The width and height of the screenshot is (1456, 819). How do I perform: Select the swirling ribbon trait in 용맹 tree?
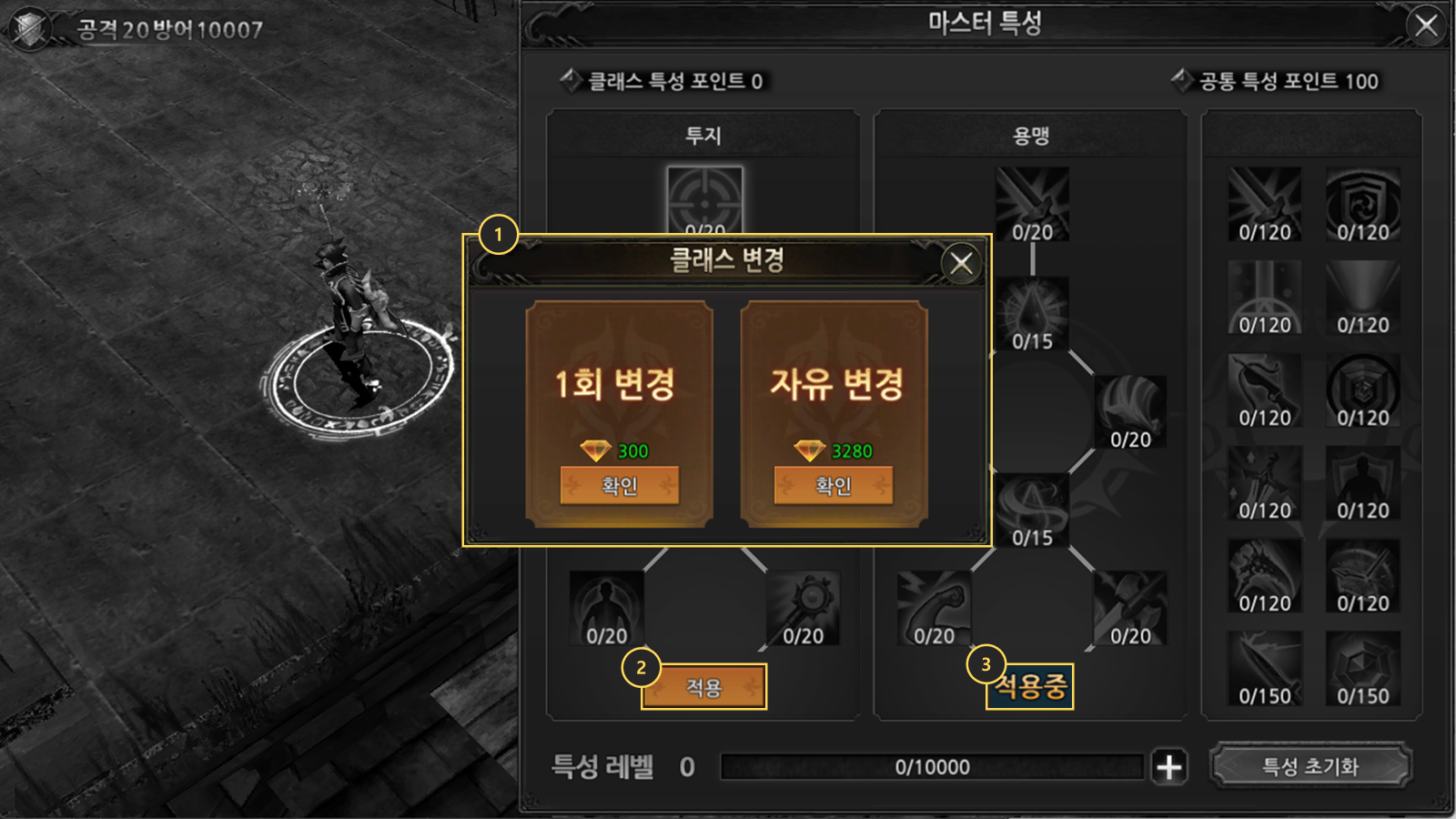click(1032, 509)
